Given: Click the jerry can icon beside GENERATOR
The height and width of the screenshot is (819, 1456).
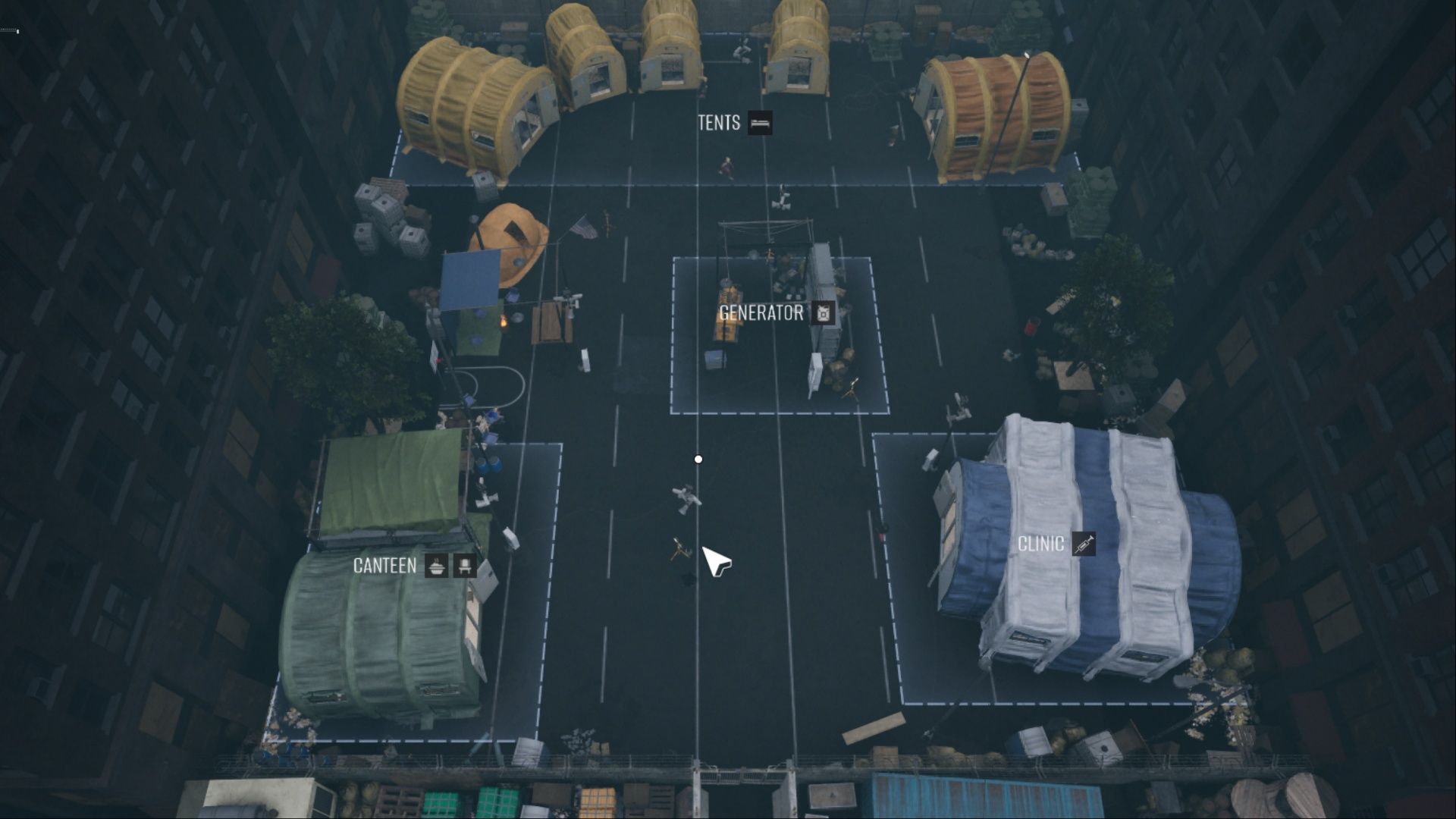Looking at the screenshot, I should [x=823, y=312].
